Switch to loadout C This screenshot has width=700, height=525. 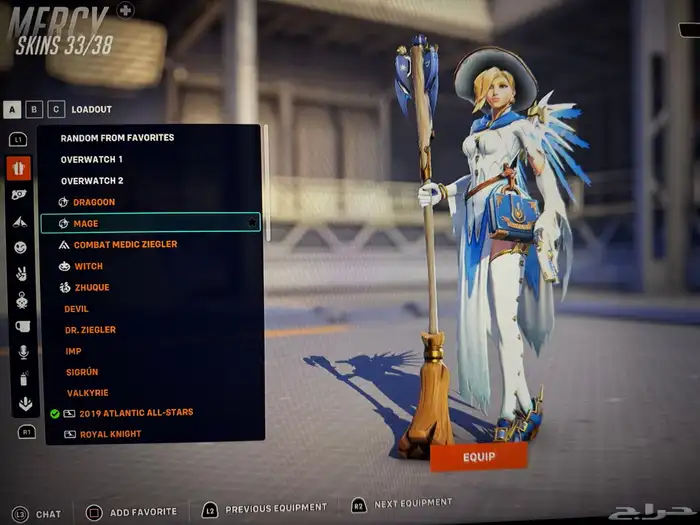56,109
